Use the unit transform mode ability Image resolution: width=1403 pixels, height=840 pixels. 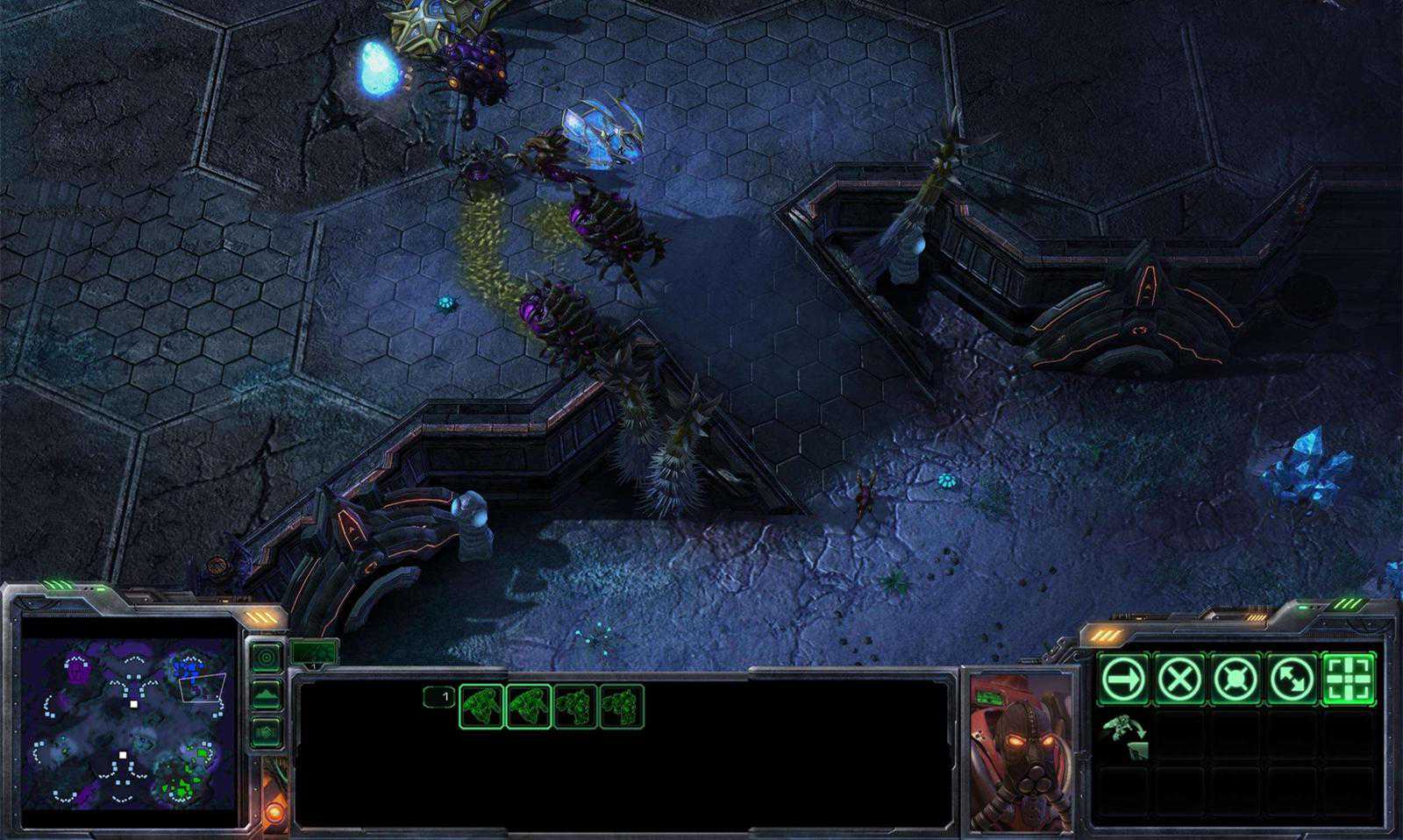click(1124, 735)
